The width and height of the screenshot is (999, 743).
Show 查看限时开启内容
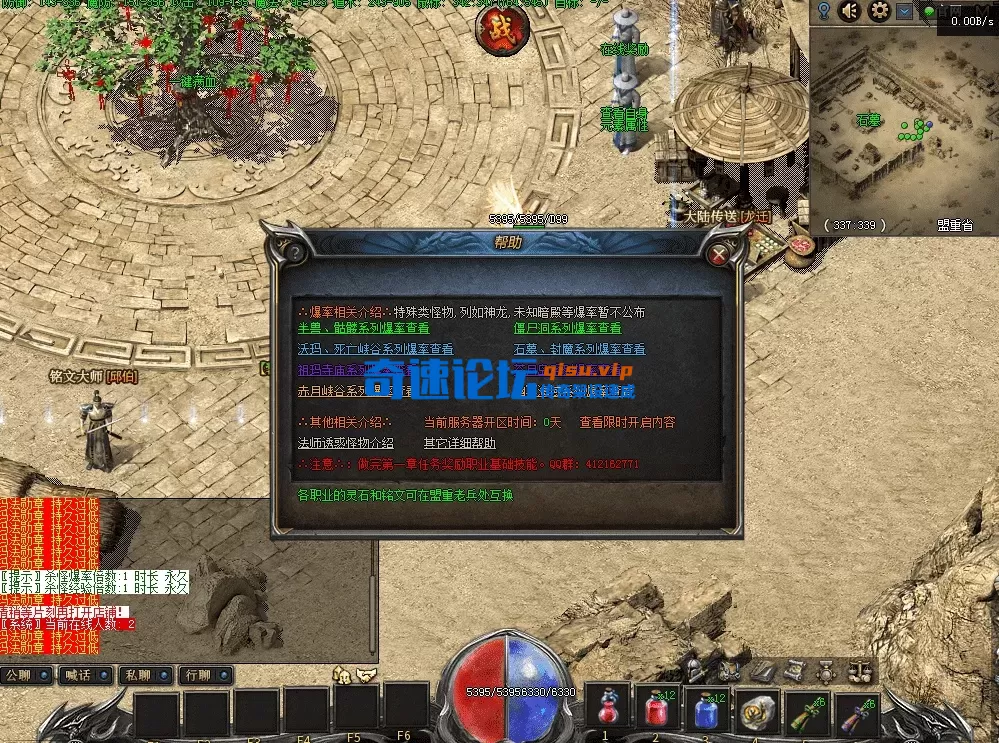point(627,422)
